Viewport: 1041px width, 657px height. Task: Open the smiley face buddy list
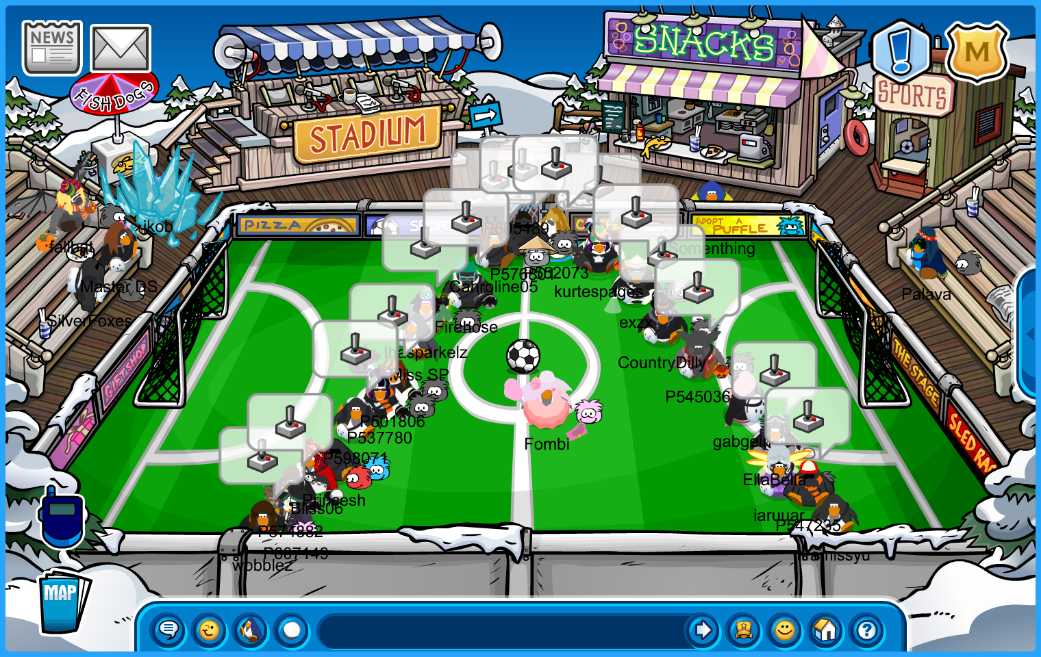(785, 630)
